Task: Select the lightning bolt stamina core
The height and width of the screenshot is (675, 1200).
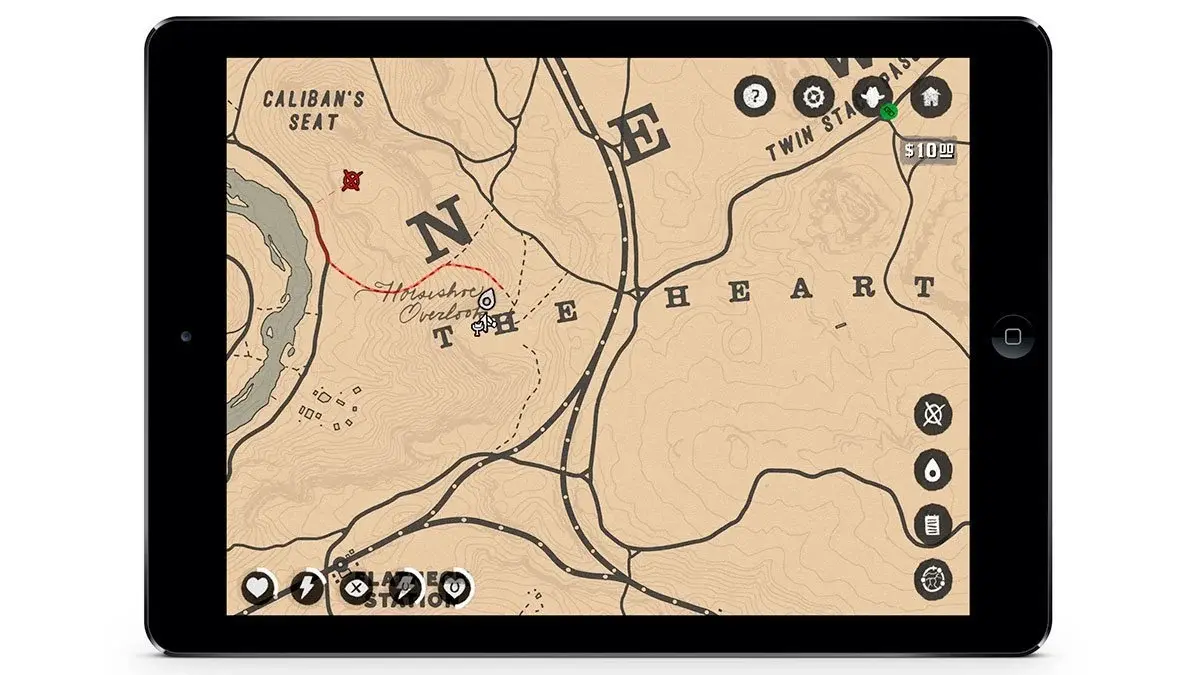Action: [x=307, y=588]
